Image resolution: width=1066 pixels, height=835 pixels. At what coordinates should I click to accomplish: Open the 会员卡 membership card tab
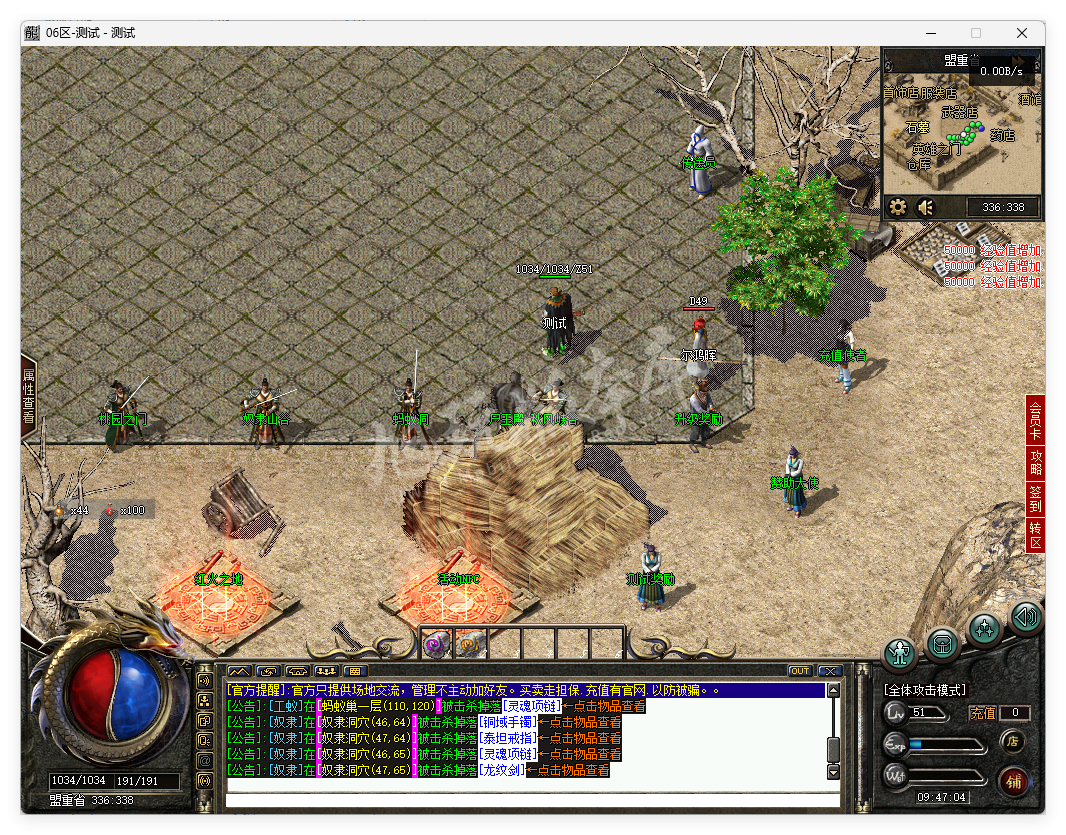(x=1036, y=420)
